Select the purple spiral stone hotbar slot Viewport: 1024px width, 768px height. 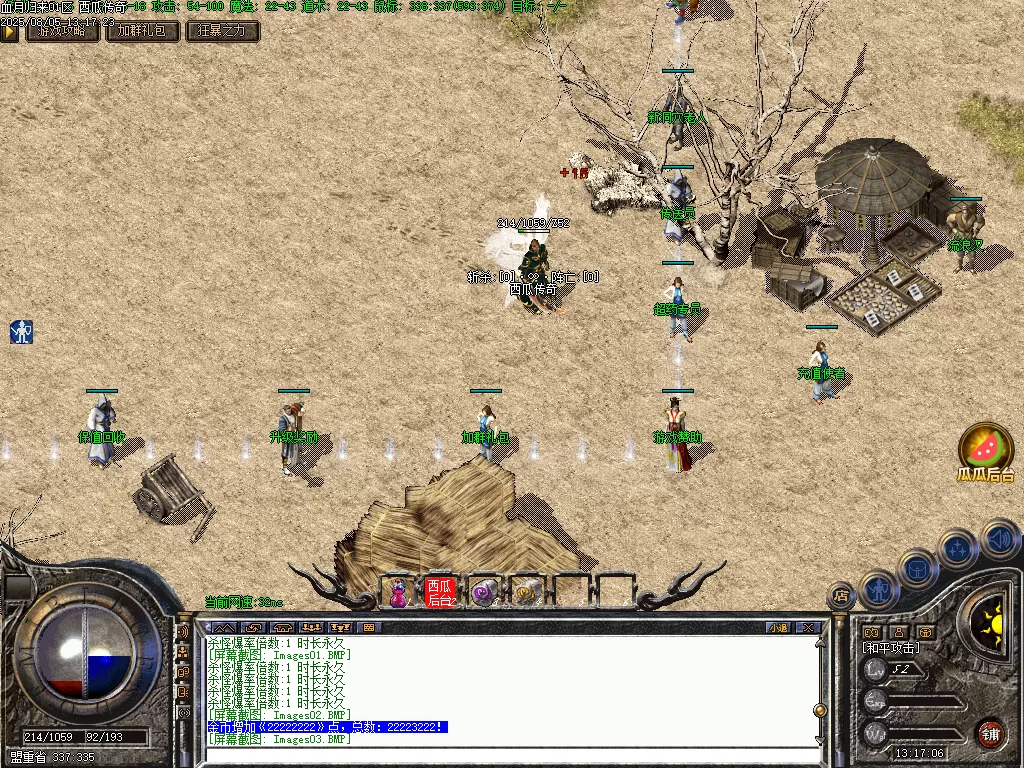pyautogui.click(x=483, y=593)
